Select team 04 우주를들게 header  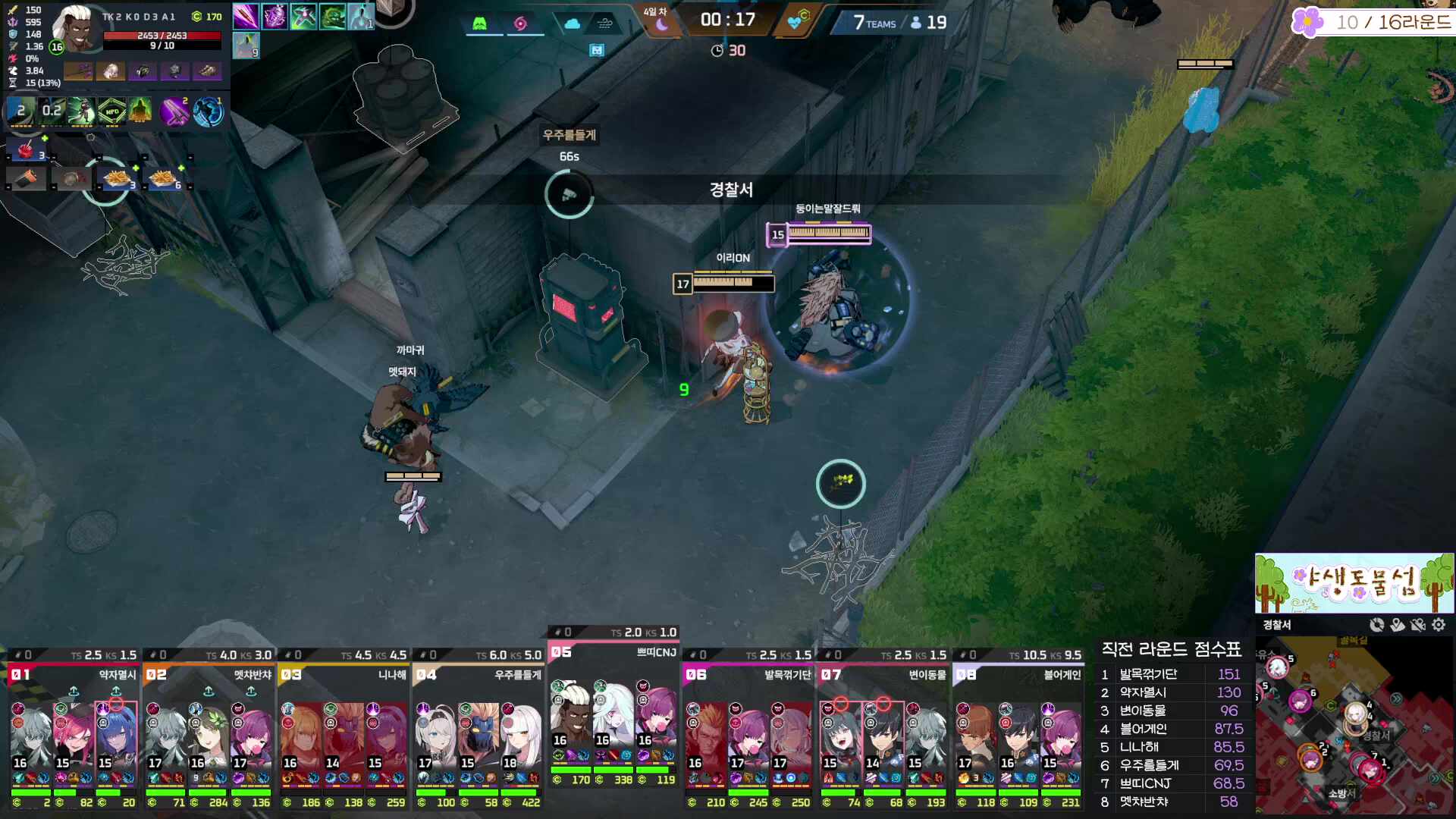click(478, 674)
